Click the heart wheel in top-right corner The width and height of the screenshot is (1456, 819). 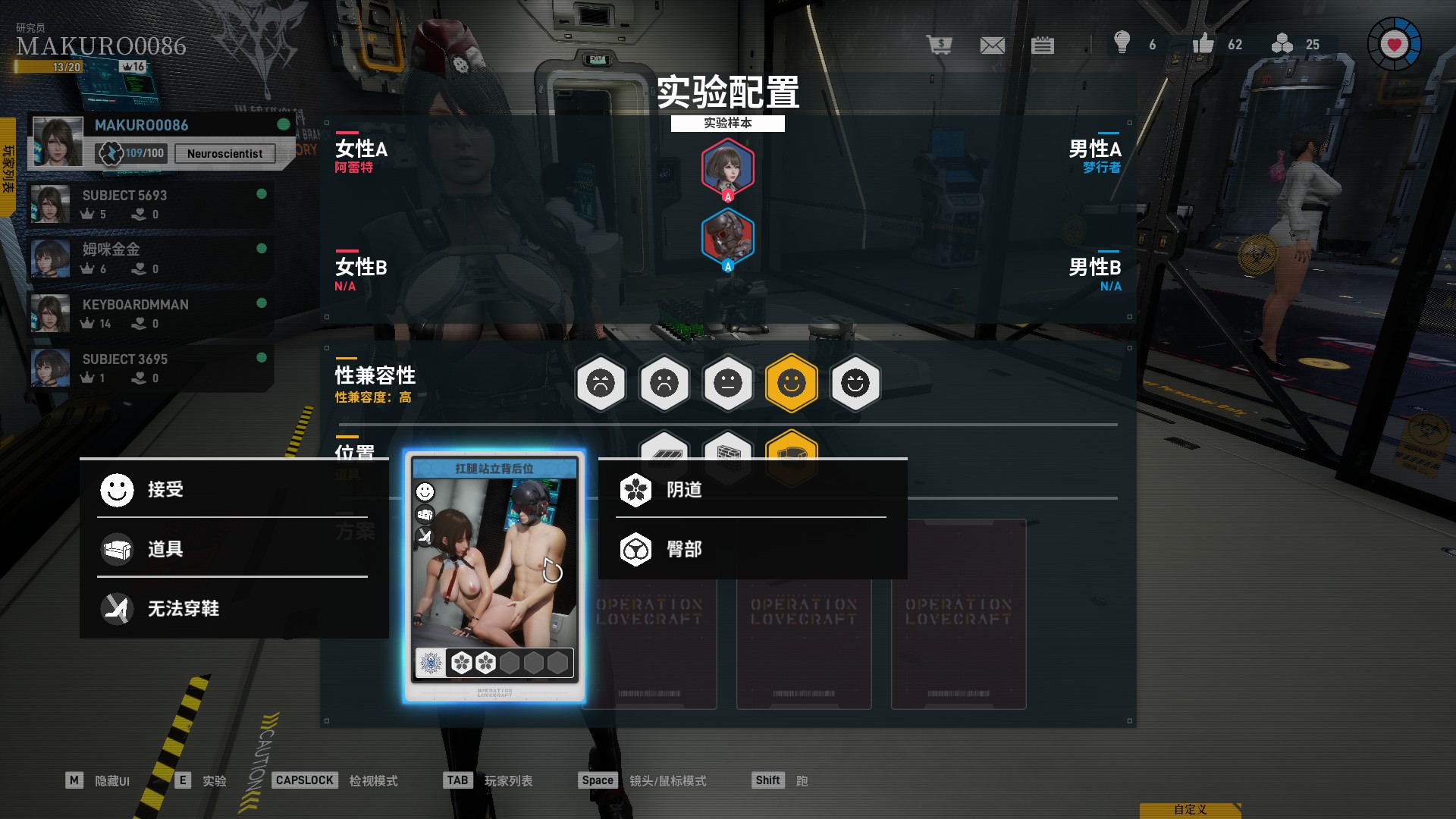(1394, 43)
